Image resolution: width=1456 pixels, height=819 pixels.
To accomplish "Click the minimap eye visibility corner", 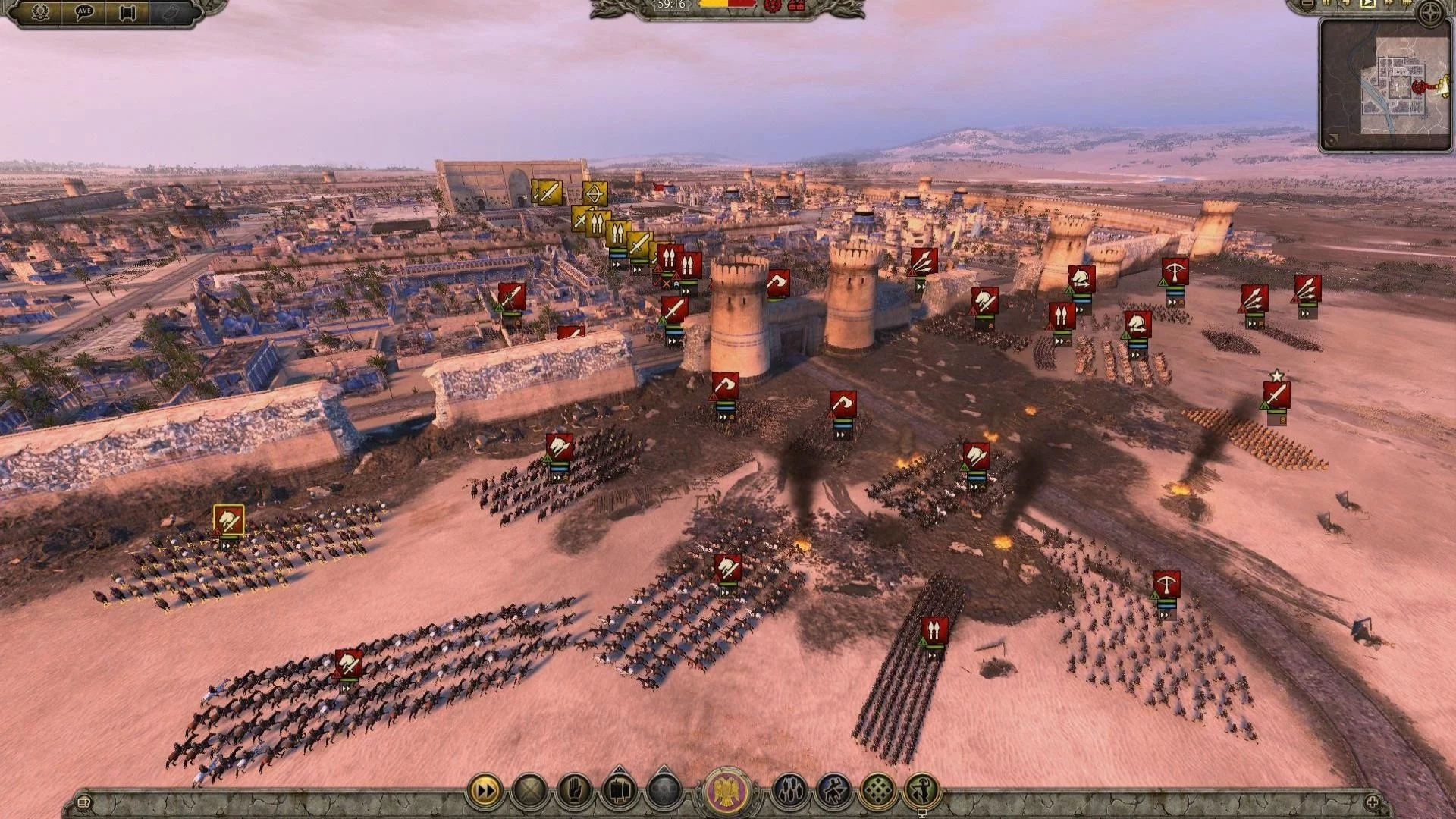I will pyautogui.click(x=1332, y=139).
